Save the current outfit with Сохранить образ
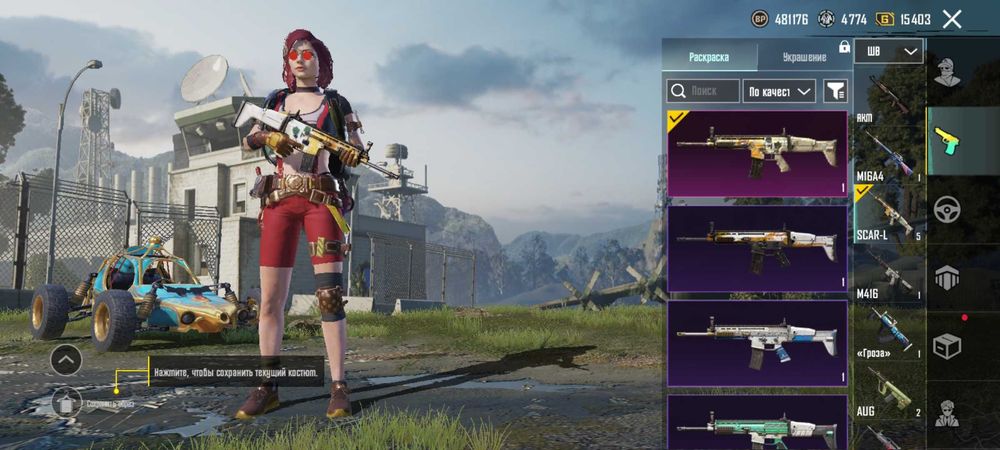Image resolution: width=1000 pixels, height=450 pixels. (x=68, y=402)
